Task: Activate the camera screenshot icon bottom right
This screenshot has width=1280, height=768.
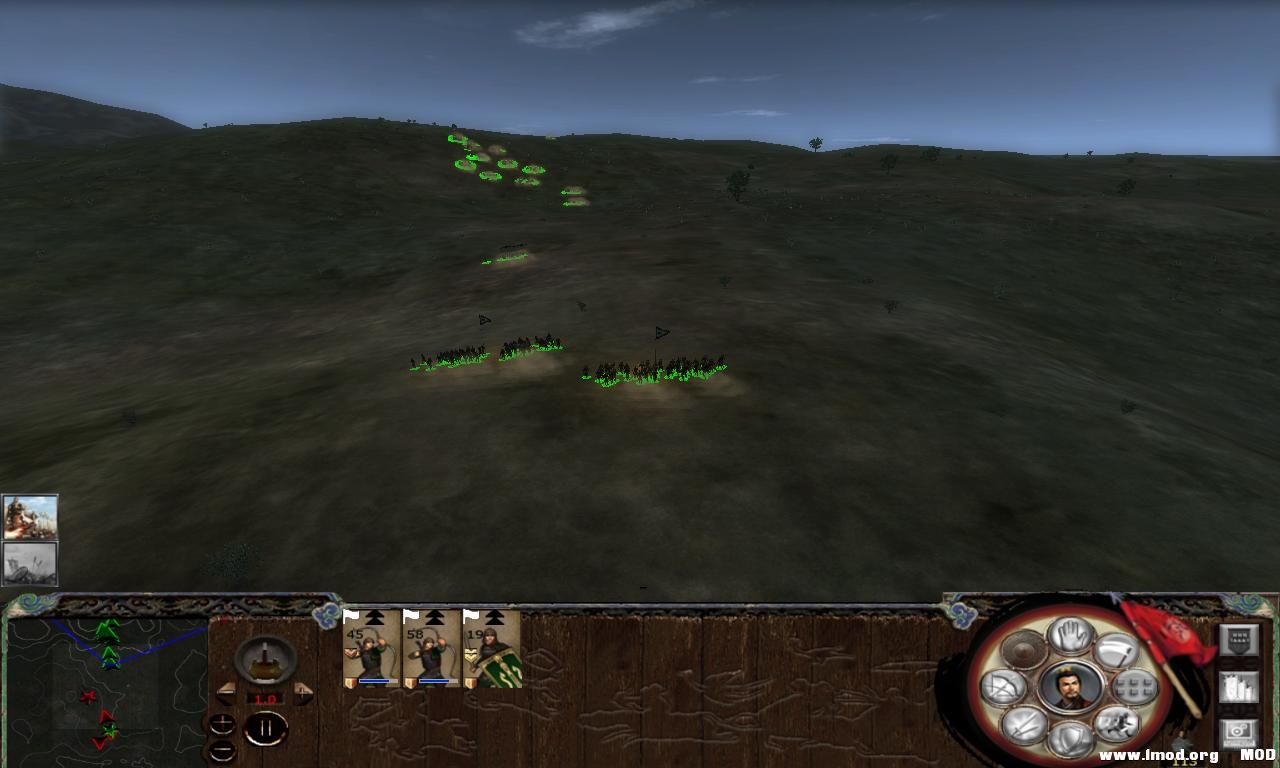Action: [1239, 730]
